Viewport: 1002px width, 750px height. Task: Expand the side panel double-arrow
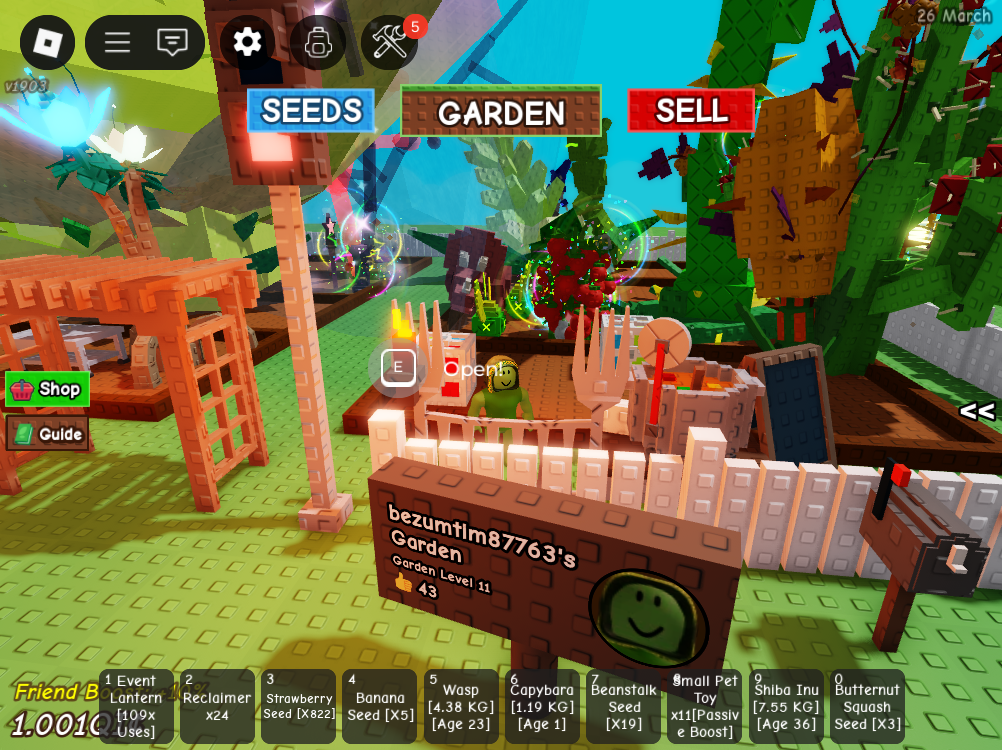(976, 411)
